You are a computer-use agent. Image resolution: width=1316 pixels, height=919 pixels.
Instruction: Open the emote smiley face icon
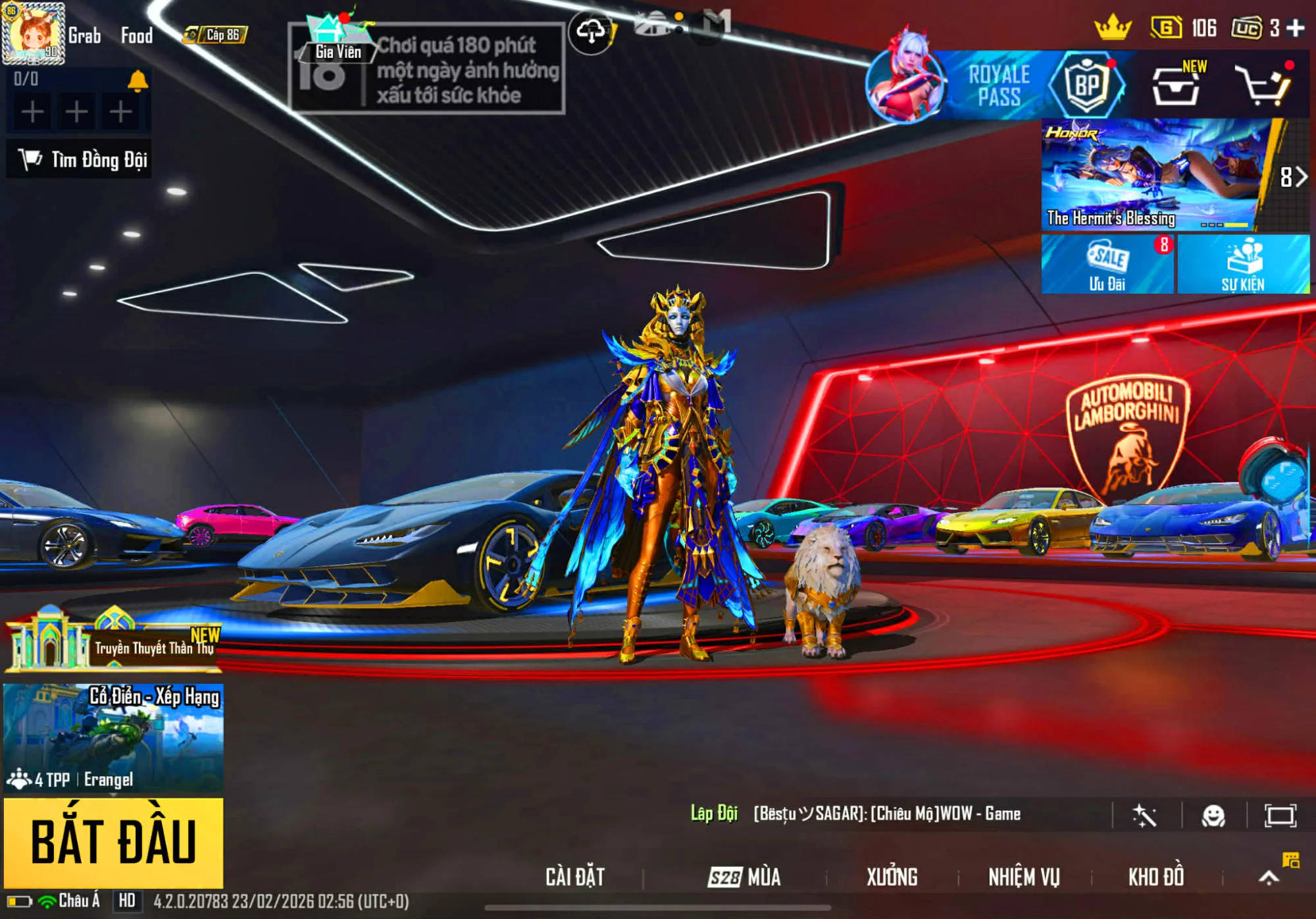tap(1213, 816)
